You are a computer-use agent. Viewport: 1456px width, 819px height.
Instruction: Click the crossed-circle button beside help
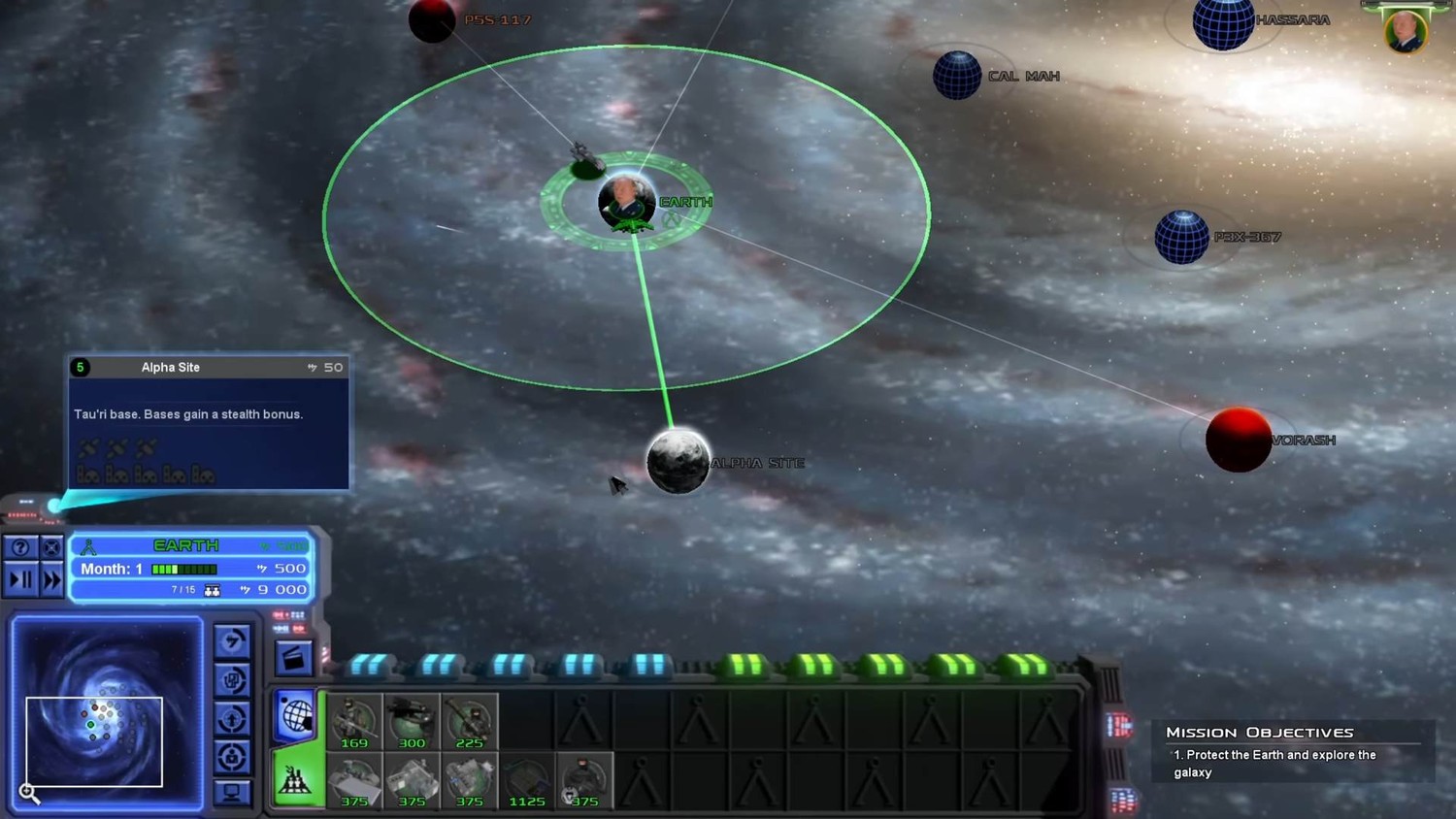click(x=51, y=547)
